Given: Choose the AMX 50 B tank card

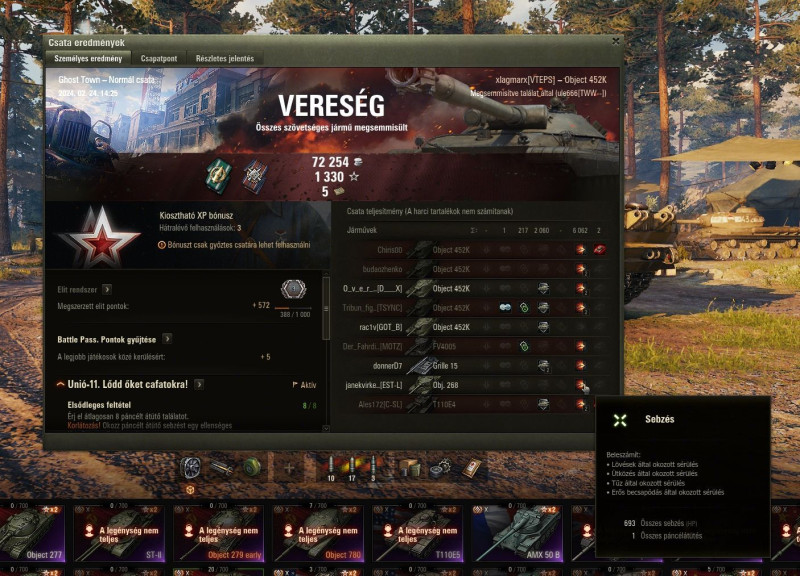Looking at the screenshot, I should 518,532.
